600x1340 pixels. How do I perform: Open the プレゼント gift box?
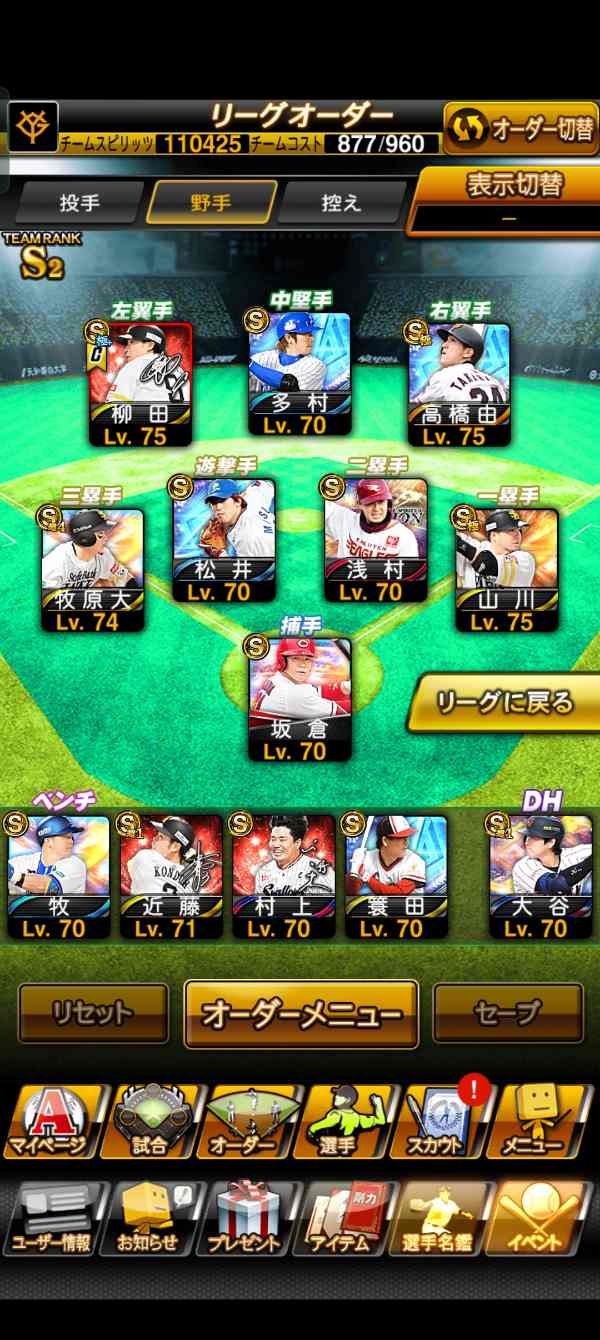246,1218
